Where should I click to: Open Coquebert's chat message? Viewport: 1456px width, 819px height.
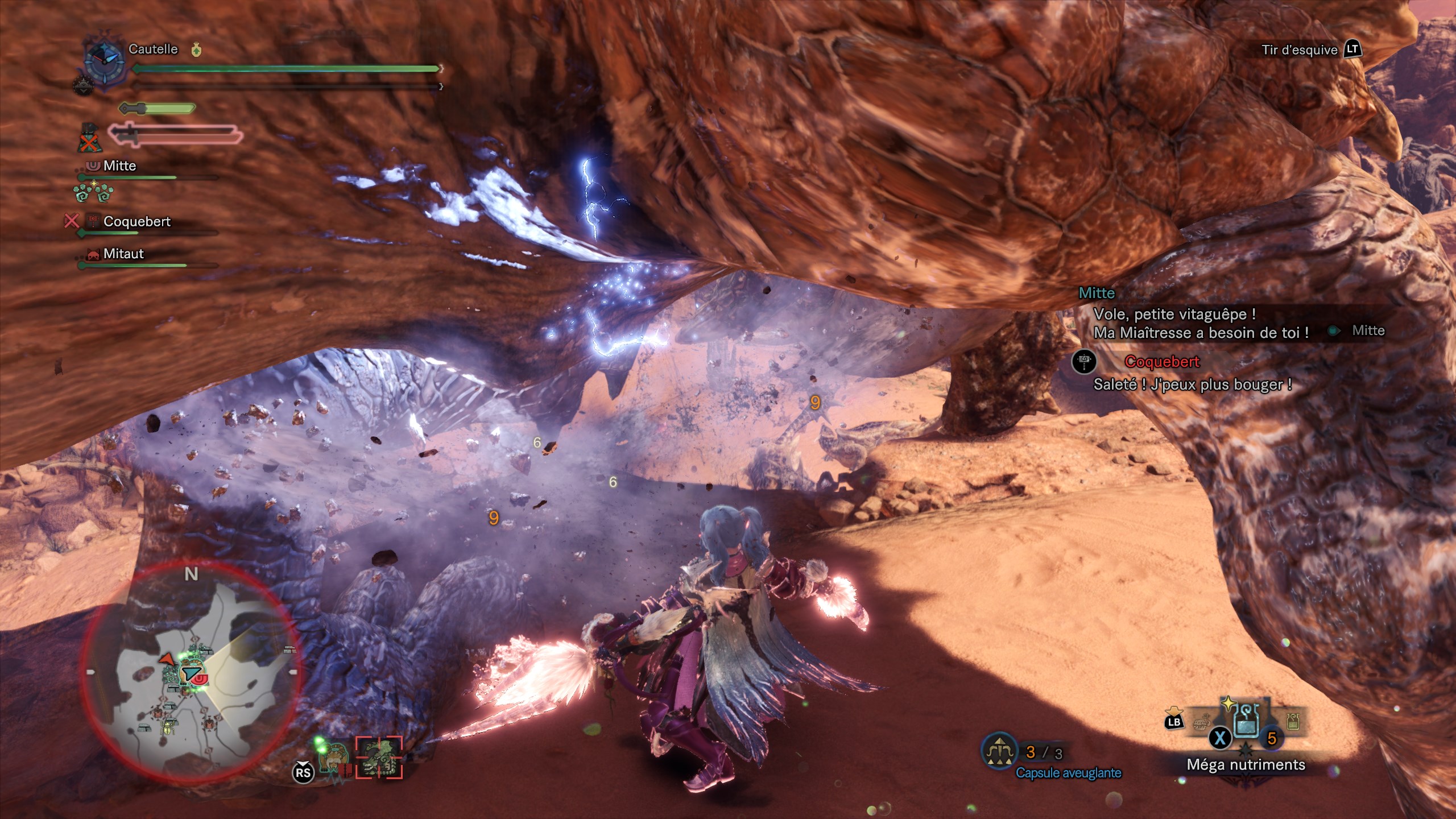tap(1192, 384)
